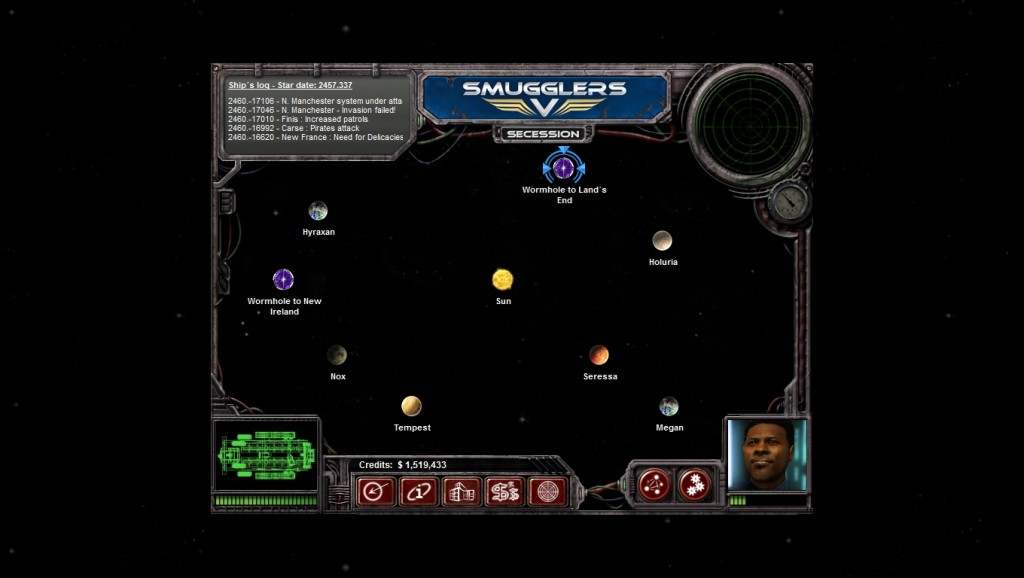Choose the Wormhole to Land's End

564,167
